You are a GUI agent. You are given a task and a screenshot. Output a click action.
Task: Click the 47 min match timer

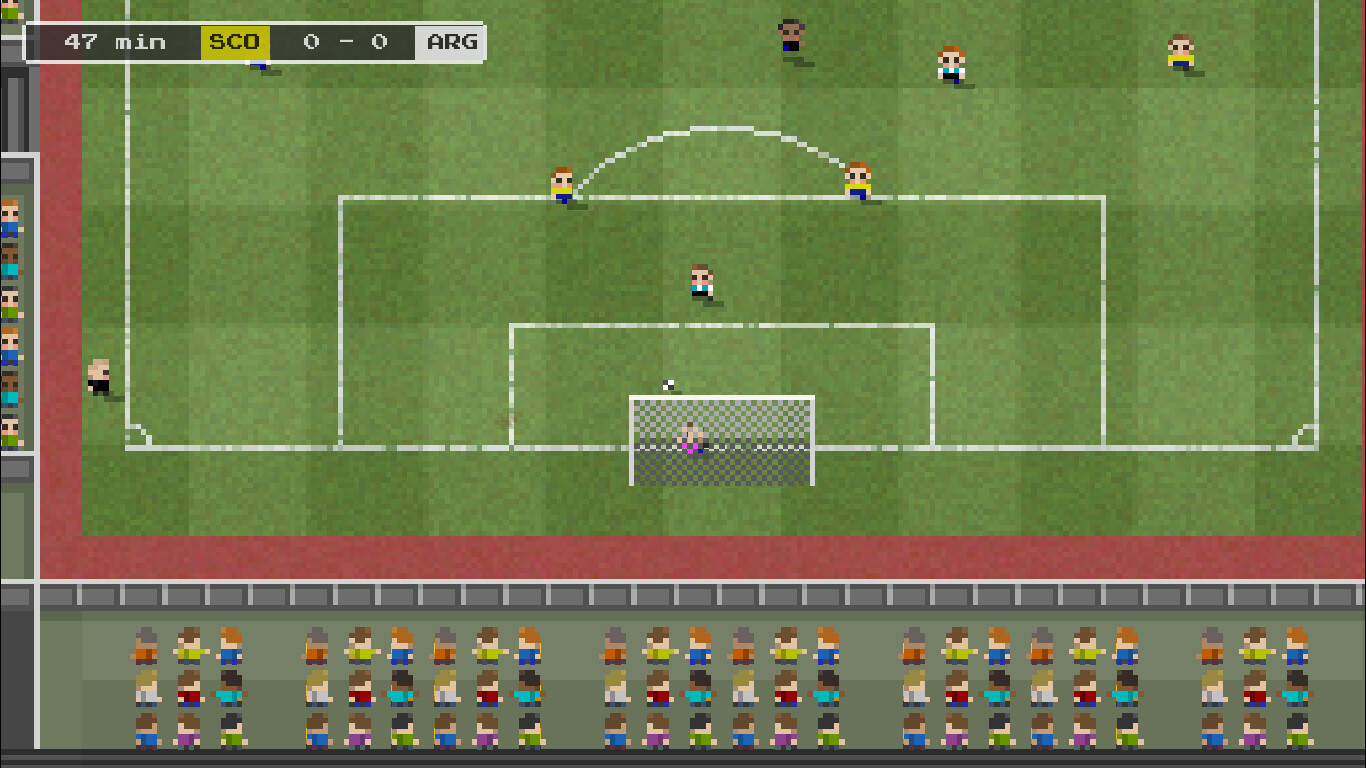point(118,42)
